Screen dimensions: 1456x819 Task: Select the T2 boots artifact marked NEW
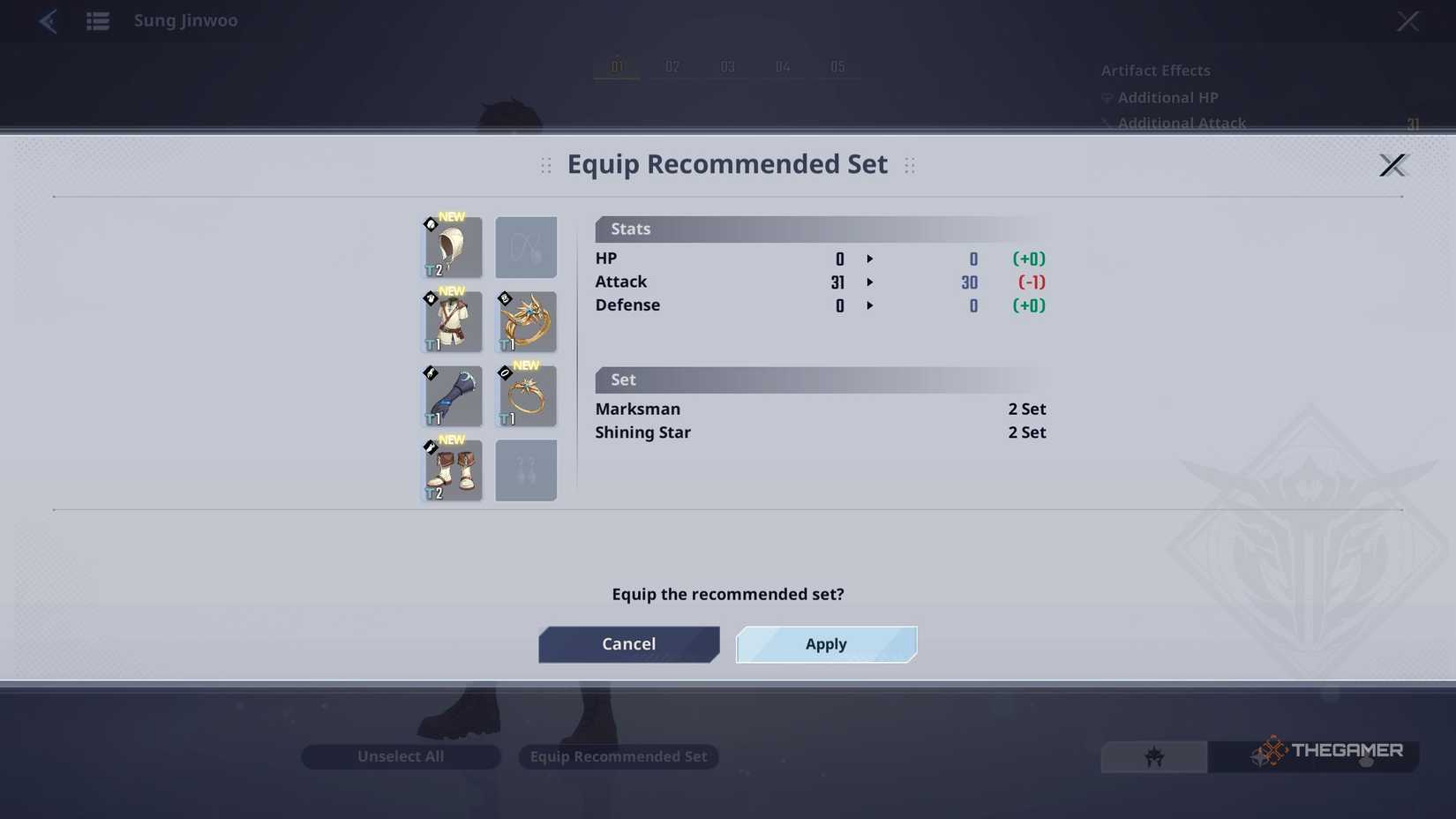452,470
